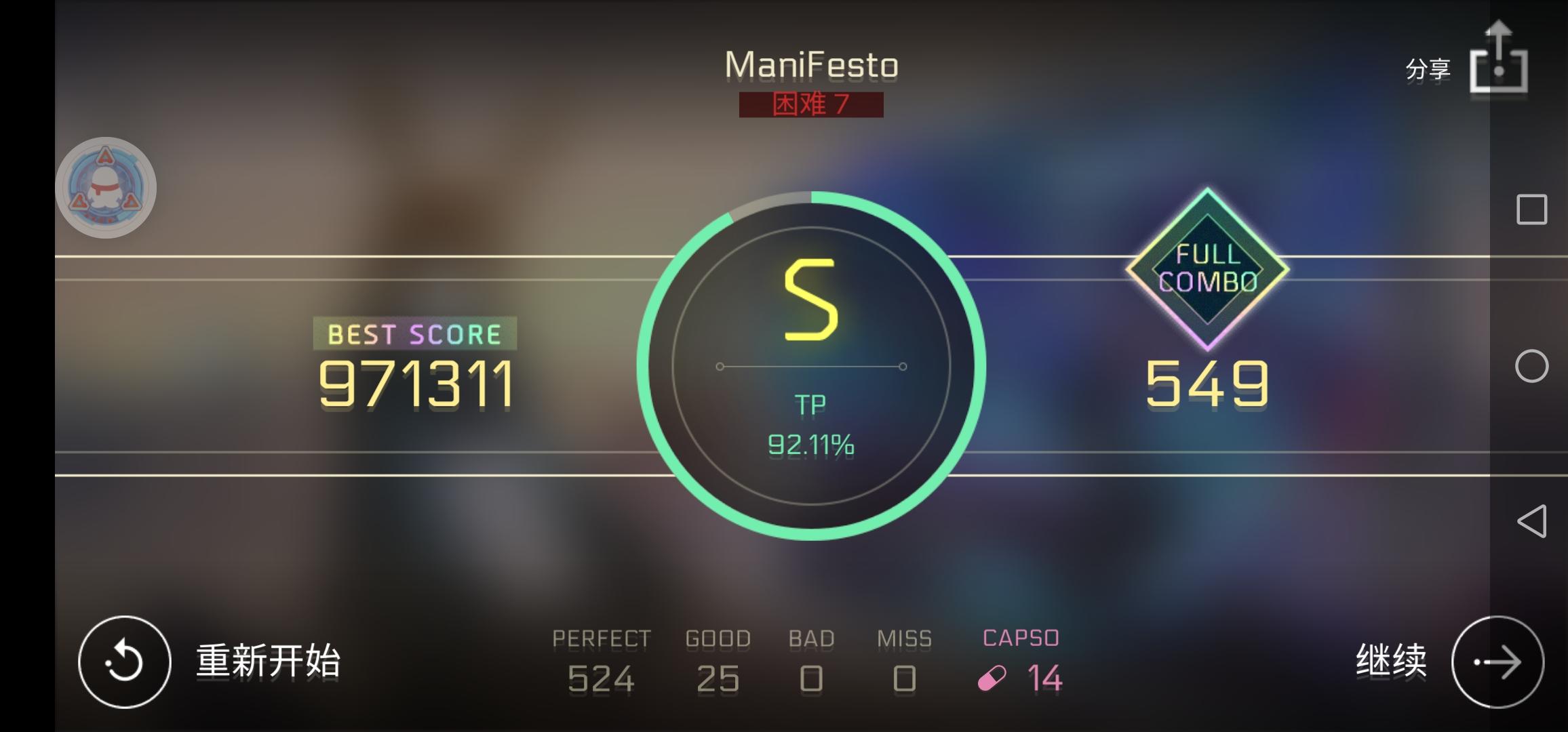Select the song title ManiFesto
Screen dimensions: 1568x732
pos(811,64)
